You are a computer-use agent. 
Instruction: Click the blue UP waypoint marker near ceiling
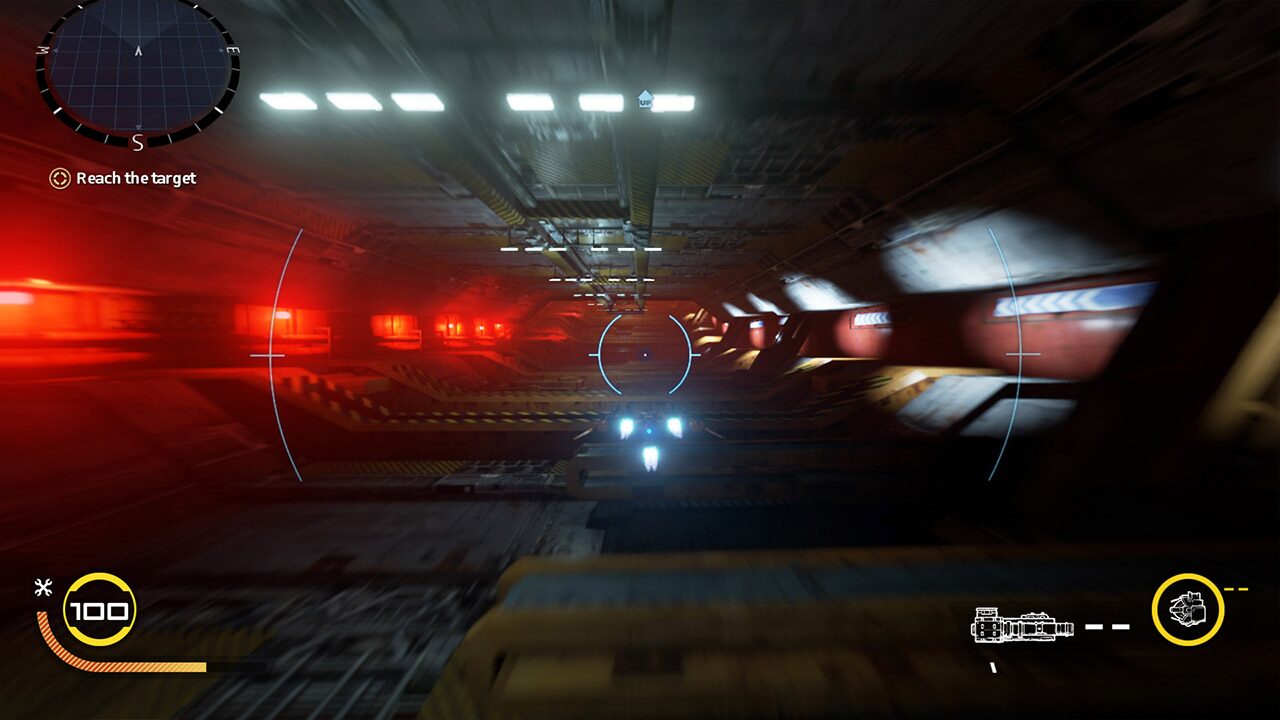tap(645, 97)
